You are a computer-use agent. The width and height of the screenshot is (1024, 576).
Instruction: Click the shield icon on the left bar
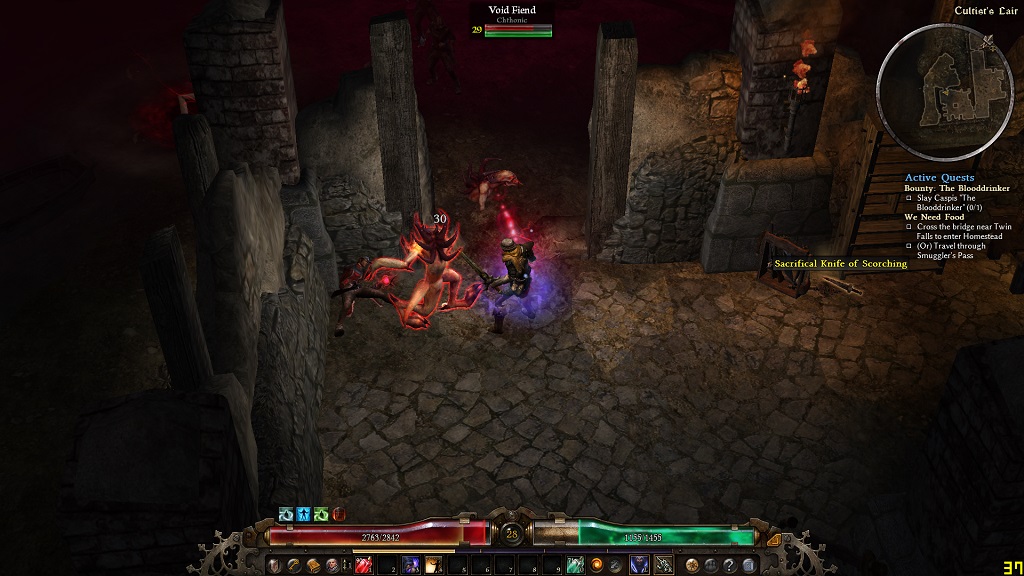click(274, 566)
